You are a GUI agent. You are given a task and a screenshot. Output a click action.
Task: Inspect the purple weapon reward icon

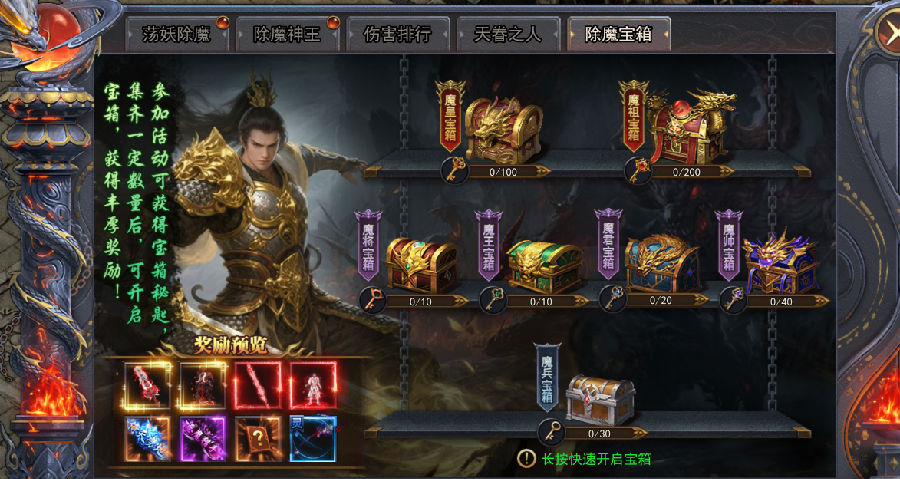(201, 438)
